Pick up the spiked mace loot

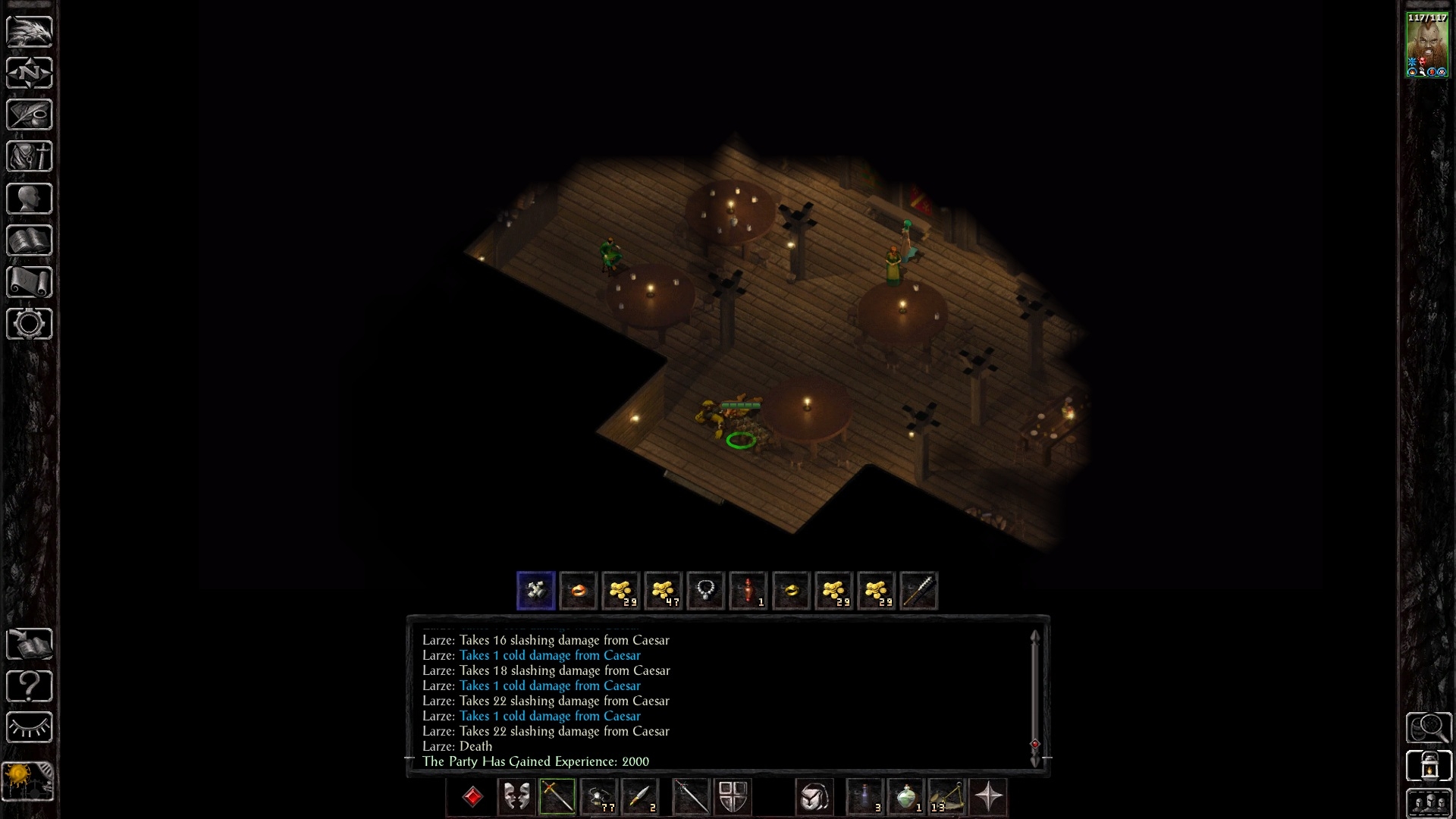tap(918, 591)
